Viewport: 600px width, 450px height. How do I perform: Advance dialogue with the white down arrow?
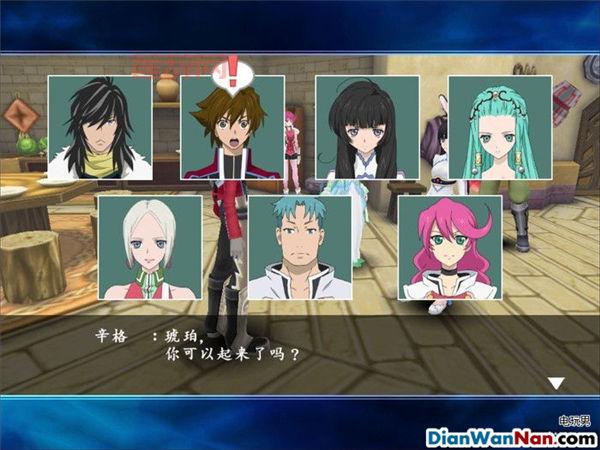click(x=557, y=382)
